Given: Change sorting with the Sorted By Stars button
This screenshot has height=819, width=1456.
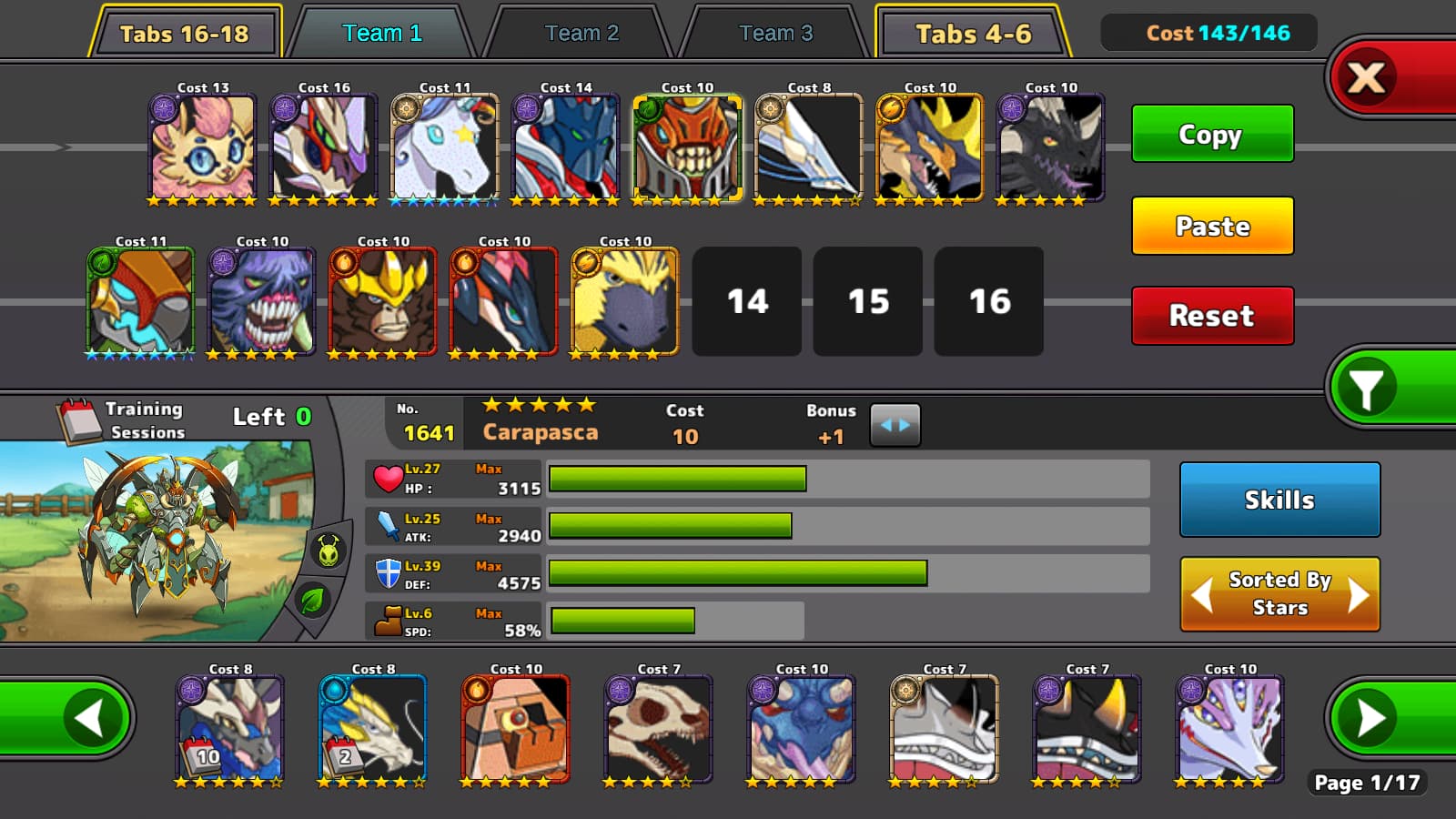Looking at the screenshot, I should coord(1279,593).
